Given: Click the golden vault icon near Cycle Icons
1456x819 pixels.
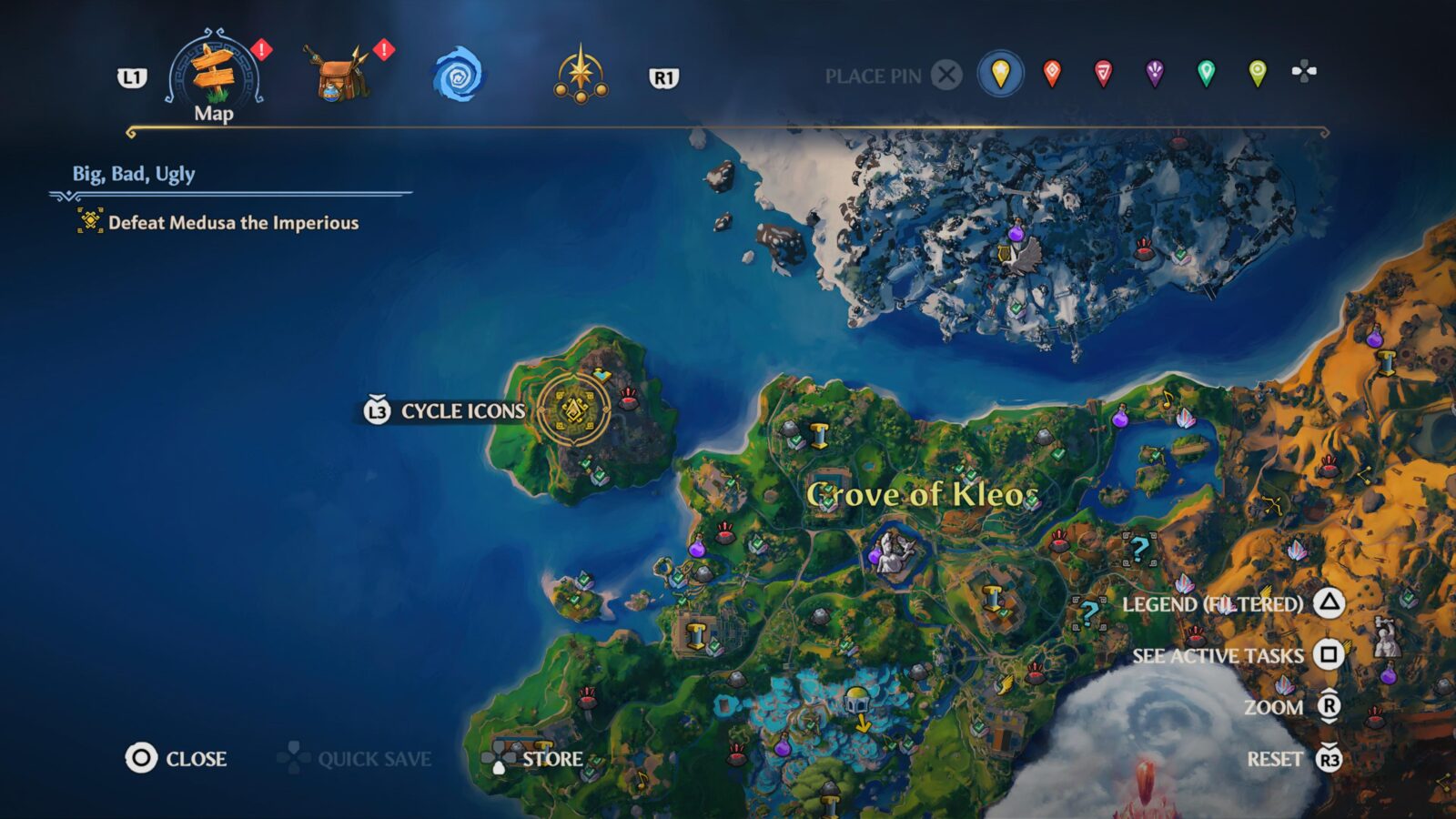Looking at the screenshot, I should click(572, 409).
